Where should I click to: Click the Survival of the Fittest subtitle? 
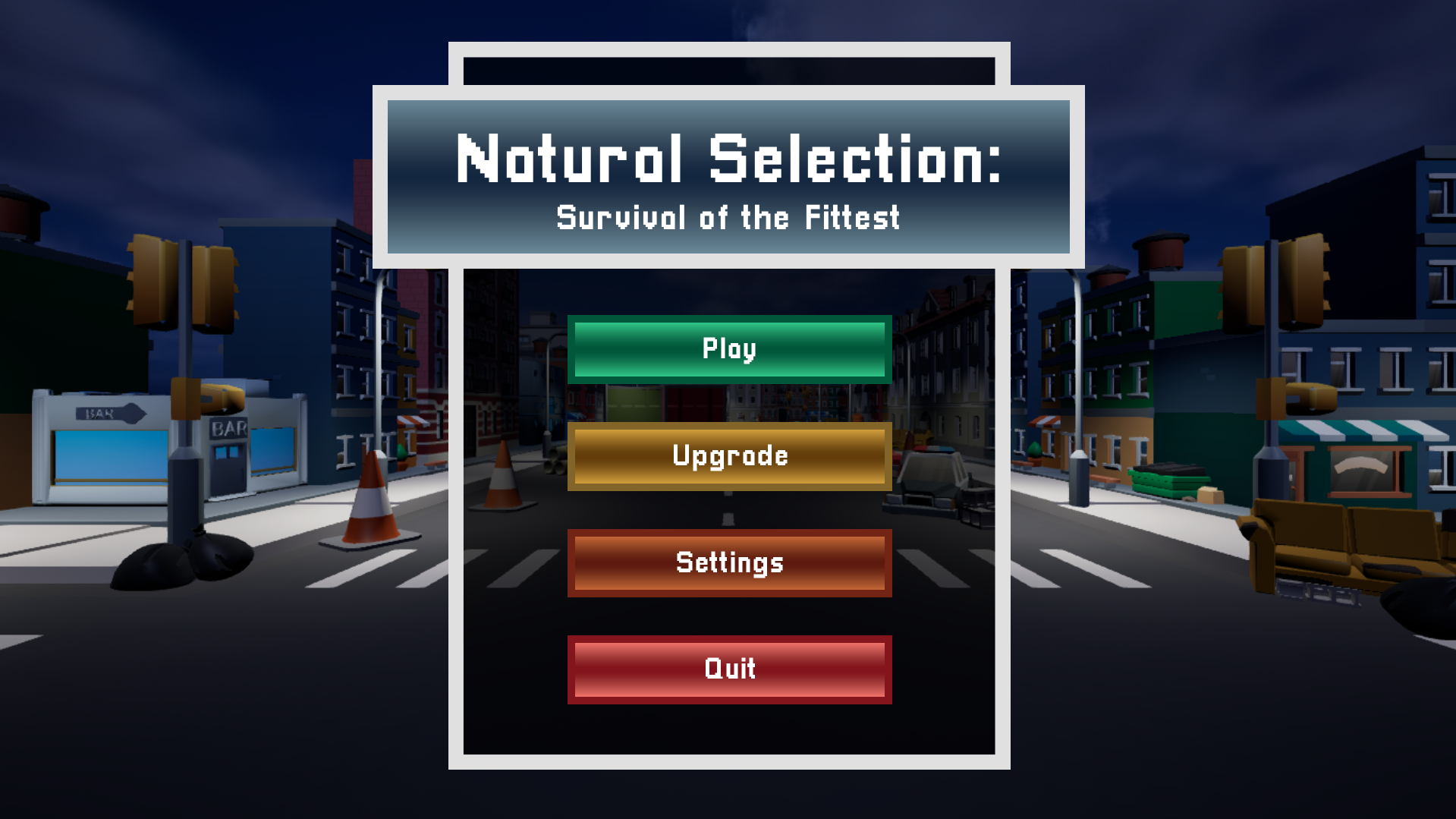pos(728,218)
